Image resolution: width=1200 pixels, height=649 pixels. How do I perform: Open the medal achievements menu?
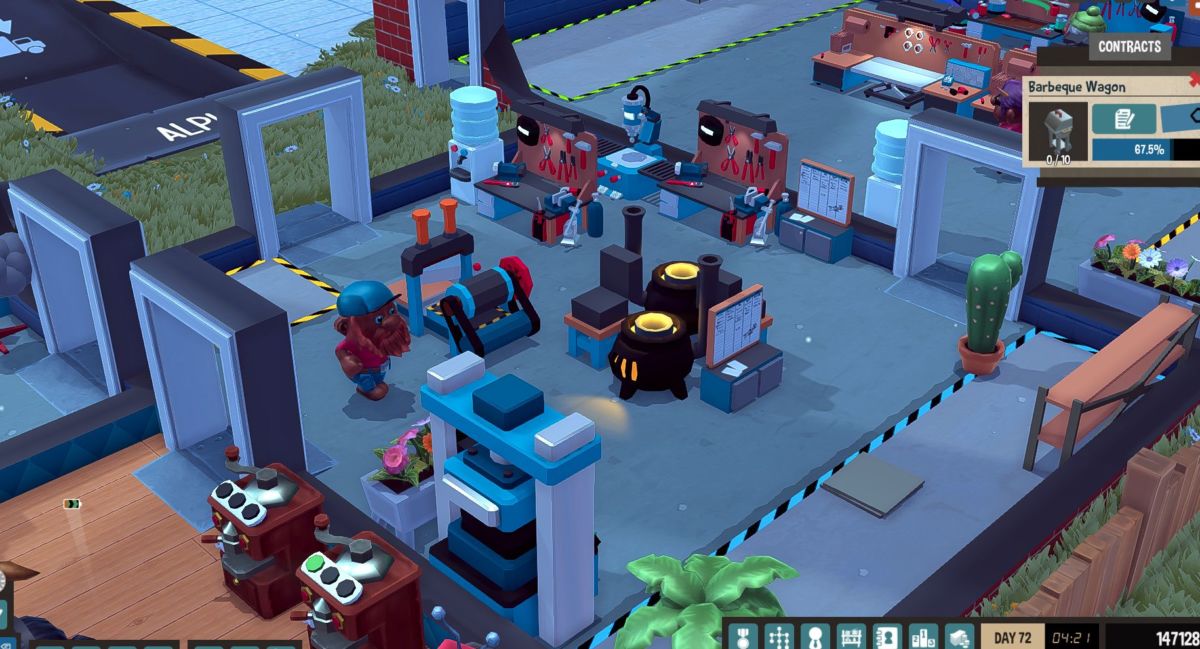click(743, 636)
